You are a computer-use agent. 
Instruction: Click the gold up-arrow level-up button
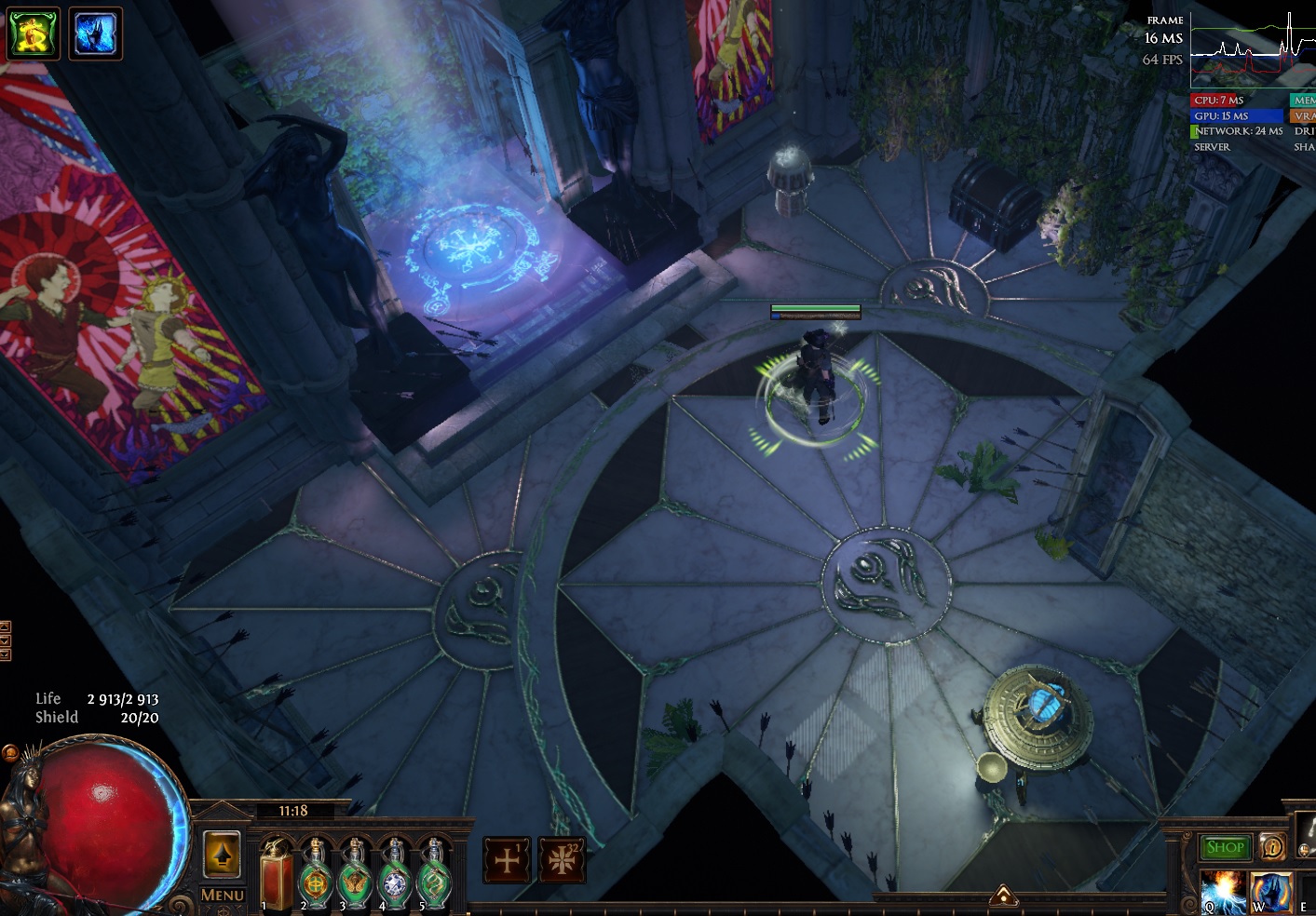(222, 853)
